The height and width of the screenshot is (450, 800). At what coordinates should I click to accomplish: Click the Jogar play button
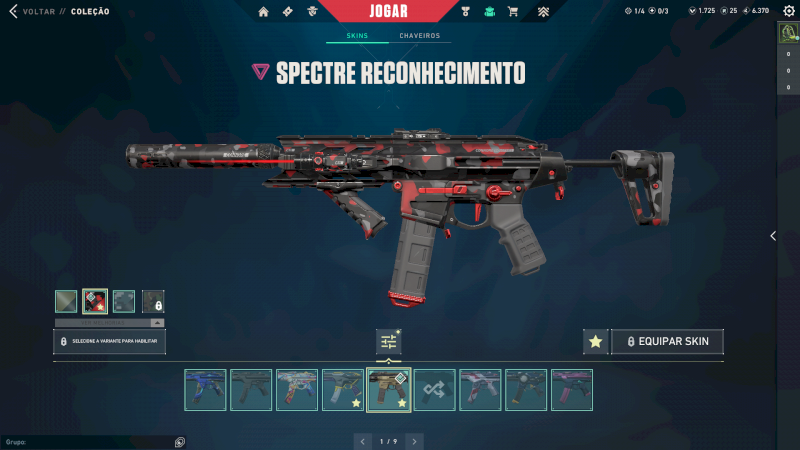(388, 11)
